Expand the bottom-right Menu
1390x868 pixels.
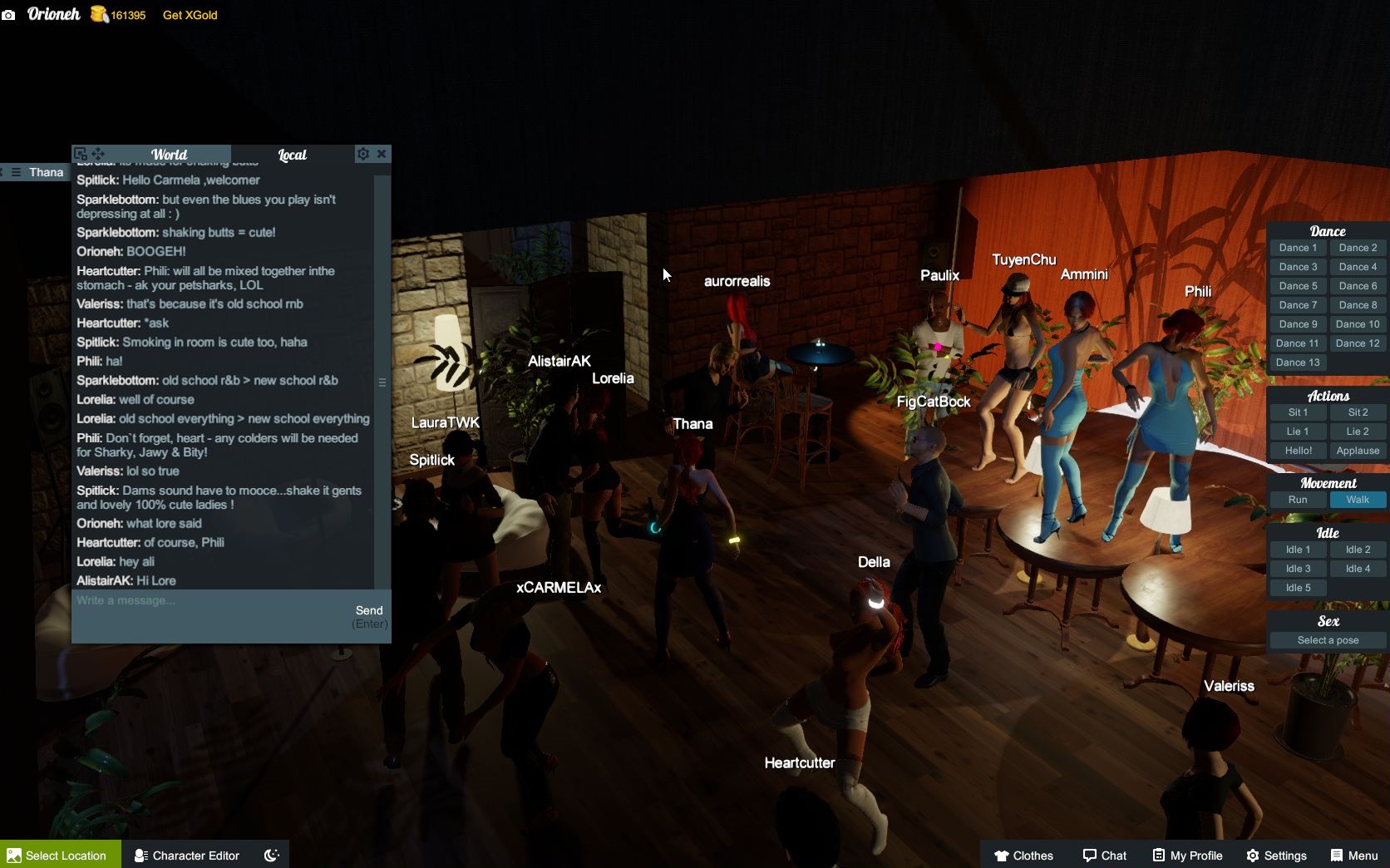tap(1353, 856)
